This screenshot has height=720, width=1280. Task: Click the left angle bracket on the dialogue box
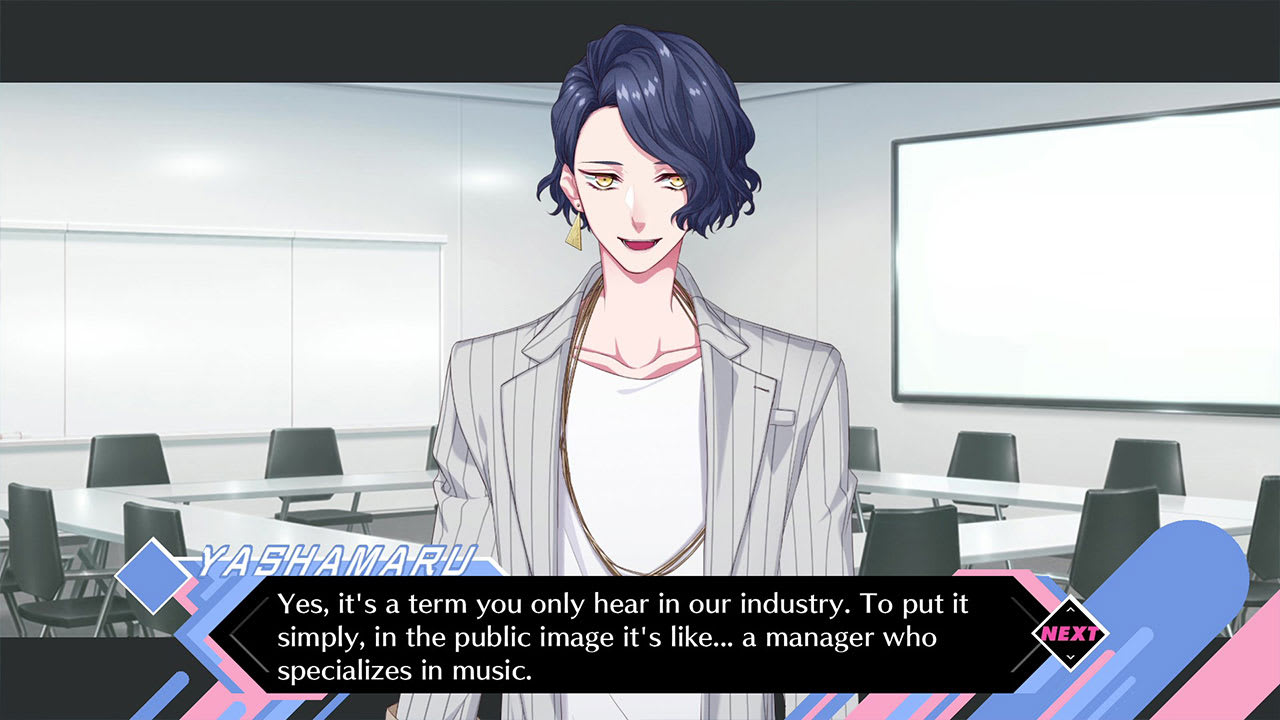pos(245,633)
